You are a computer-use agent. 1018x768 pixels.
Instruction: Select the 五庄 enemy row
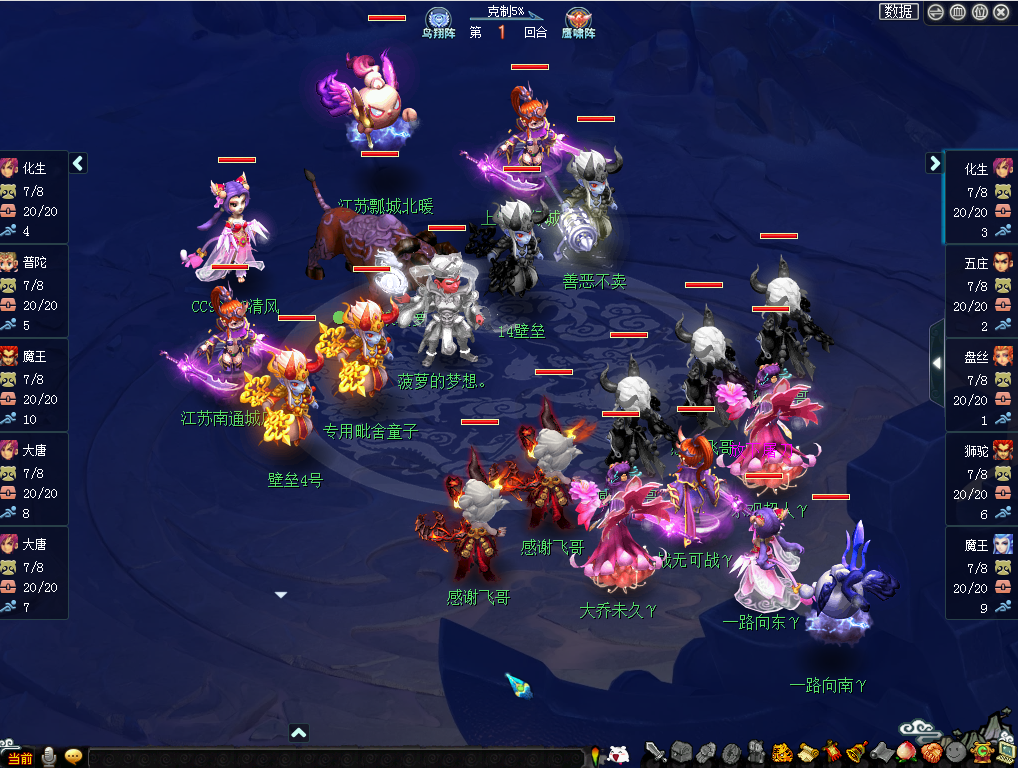point(980,291)
